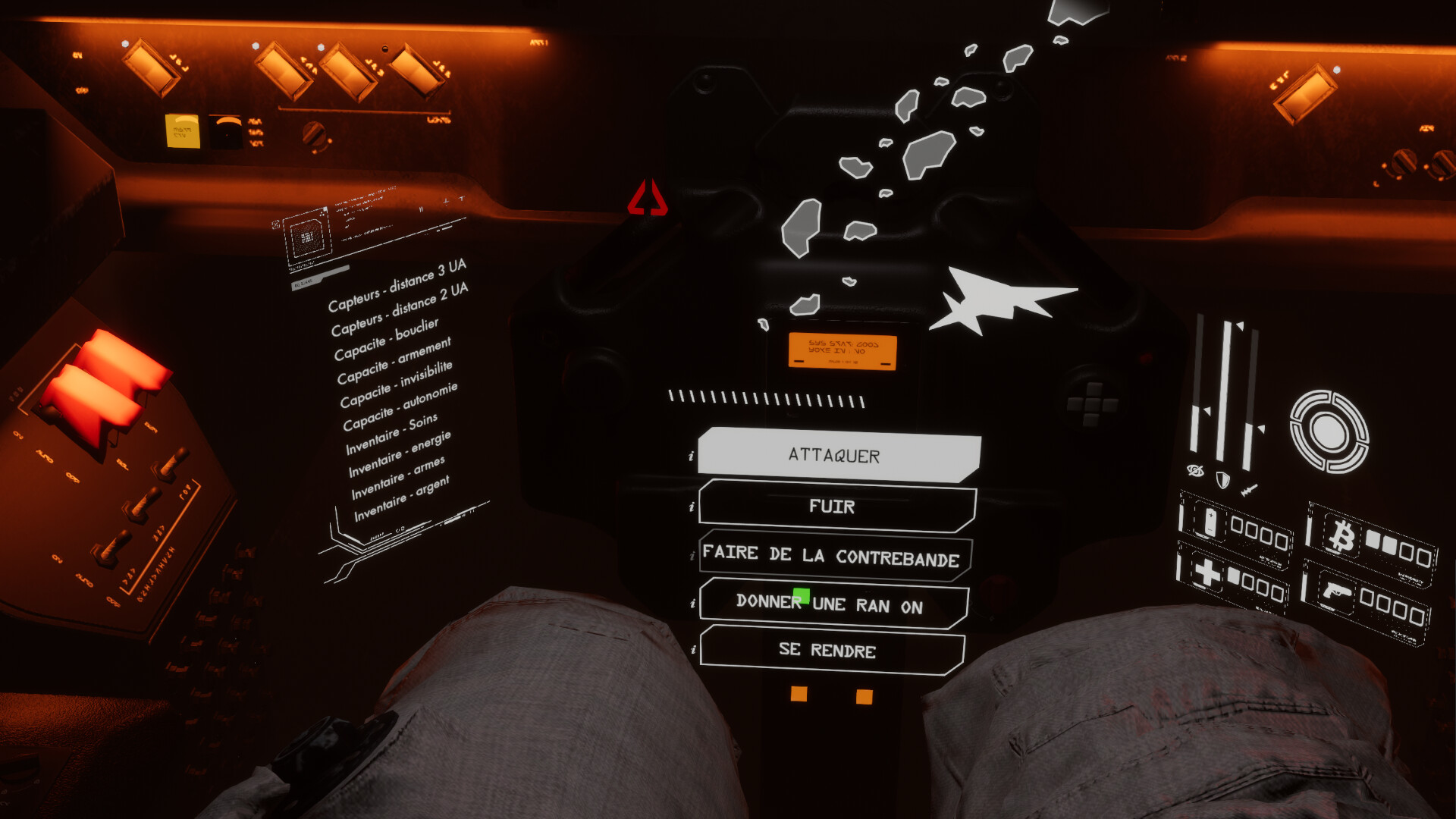Select the pistol weapons icon
1456x819 pixels.
(1337, 591)
